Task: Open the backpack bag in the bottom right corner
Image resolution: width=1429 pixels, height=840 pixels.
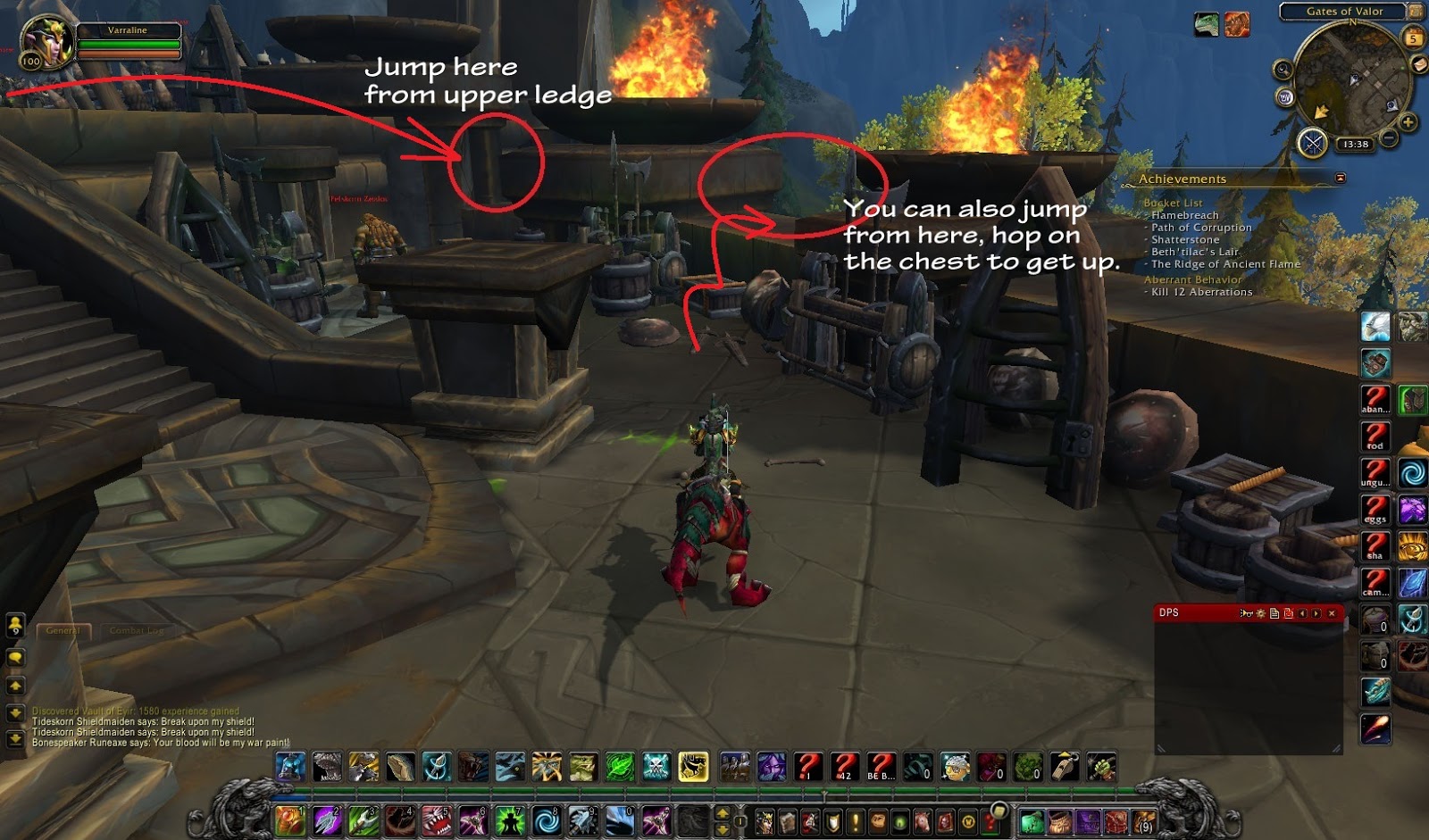Action: point(1143,821)
